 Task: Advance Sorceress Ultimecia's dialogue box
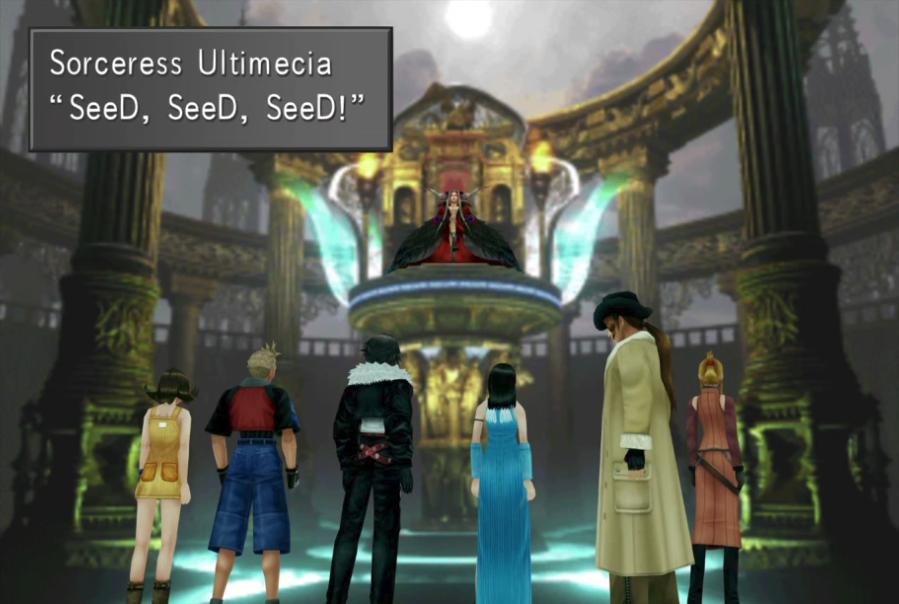(x=210, y=89)
